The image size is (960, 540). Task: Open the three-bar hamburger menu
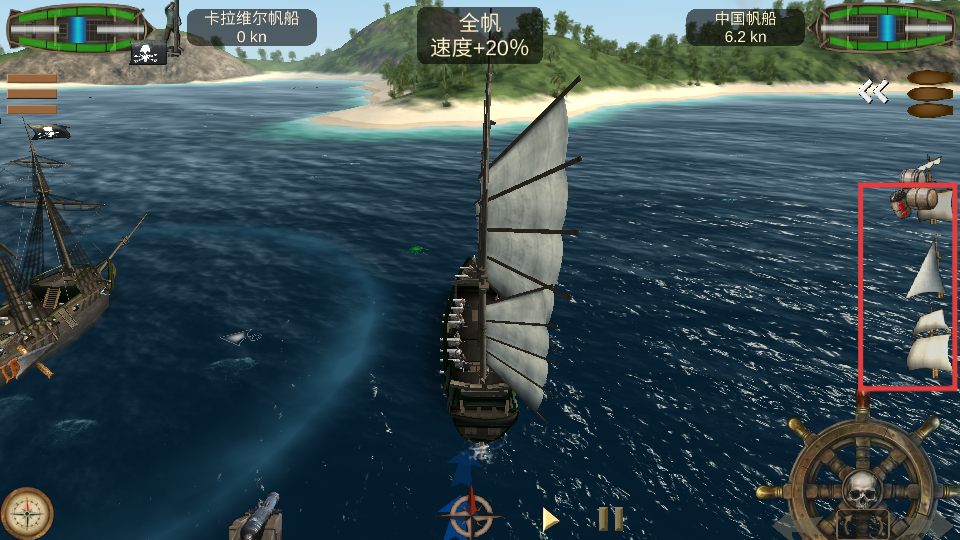[32, 94]
